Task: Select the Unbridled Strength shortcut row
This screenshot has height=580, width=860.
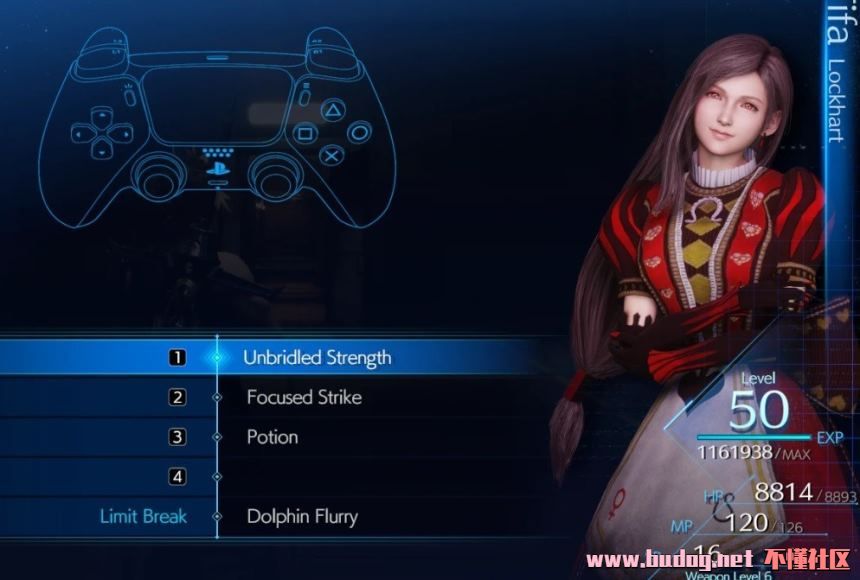Action: [x=316, y=357]
